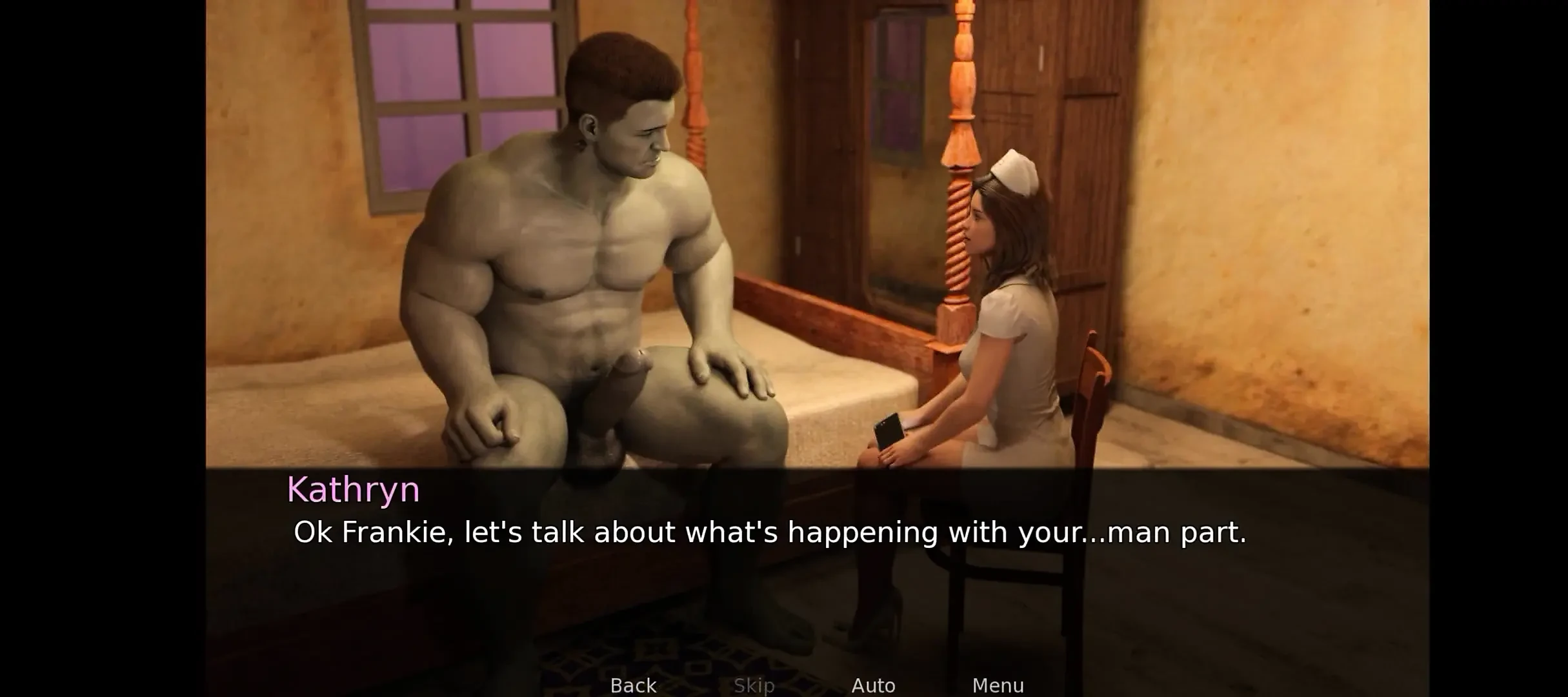This screenshot has width=1568, height=697.
Task: Select the greyed-out Skip button
Action: click(754, 685)
